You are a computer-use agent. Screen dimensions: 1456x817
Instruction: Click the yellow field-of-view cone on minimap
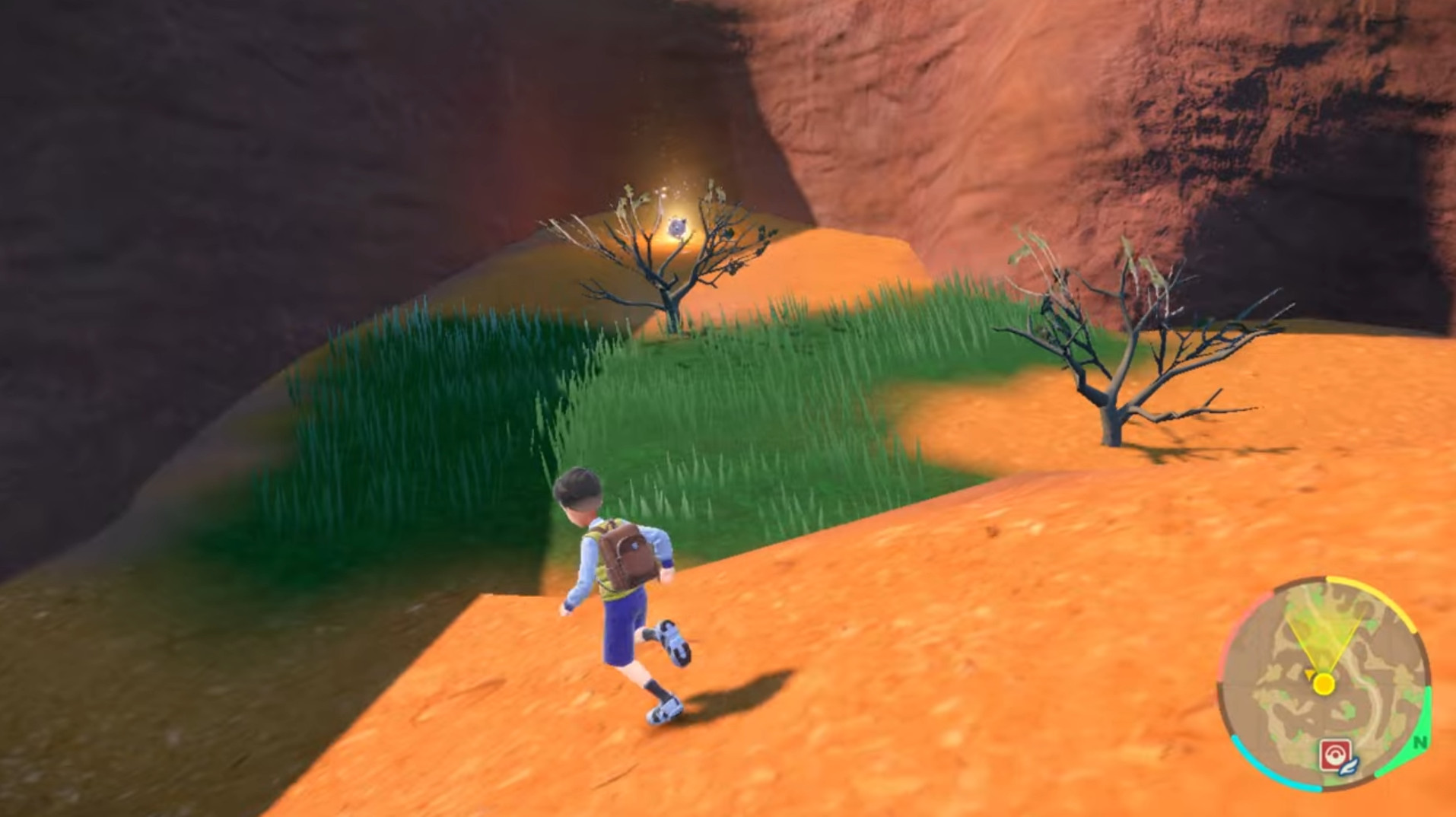pyautogui.click(x=1324, y=627)
